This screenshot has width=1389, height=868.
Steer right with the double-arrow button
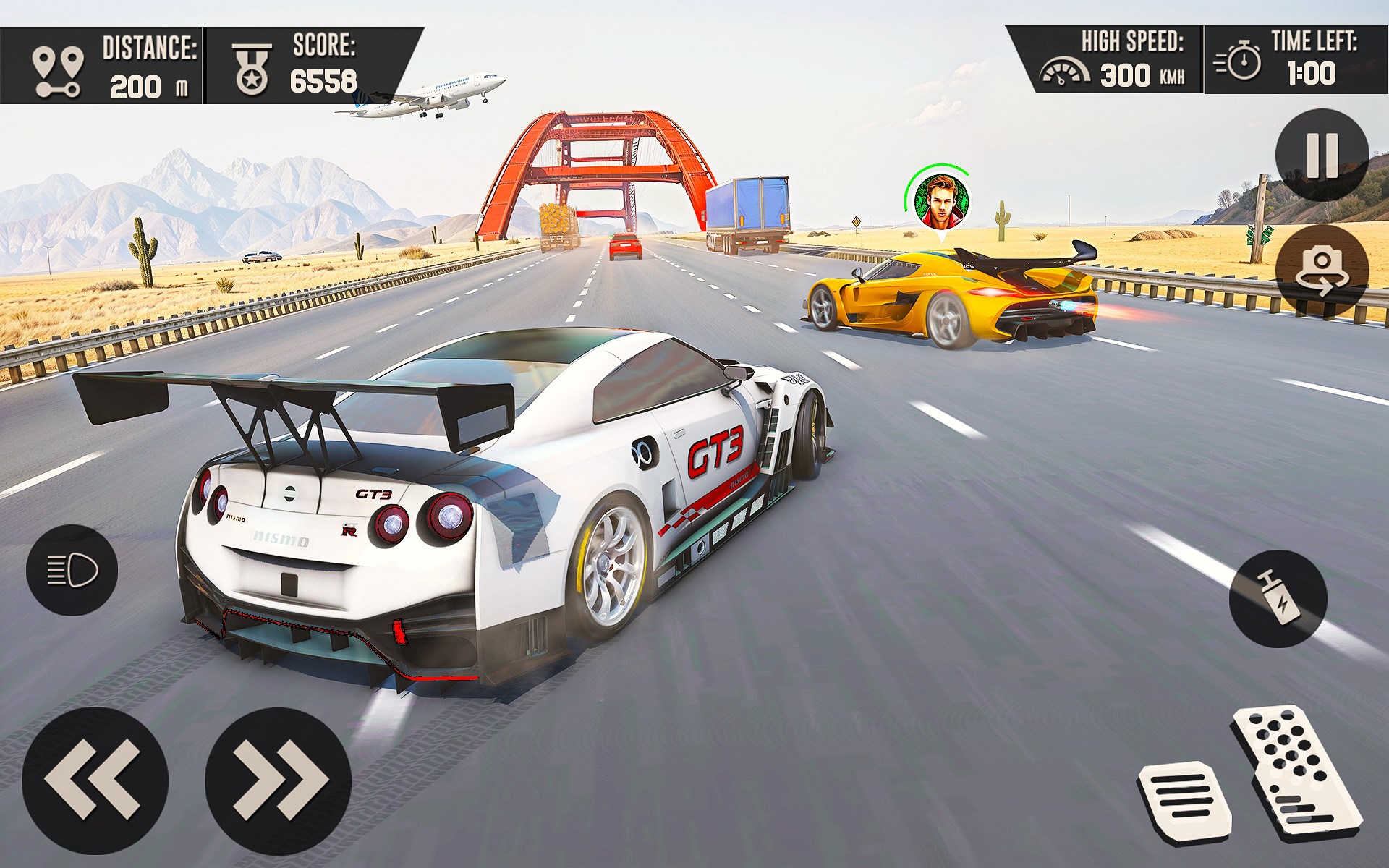point(278,780)
